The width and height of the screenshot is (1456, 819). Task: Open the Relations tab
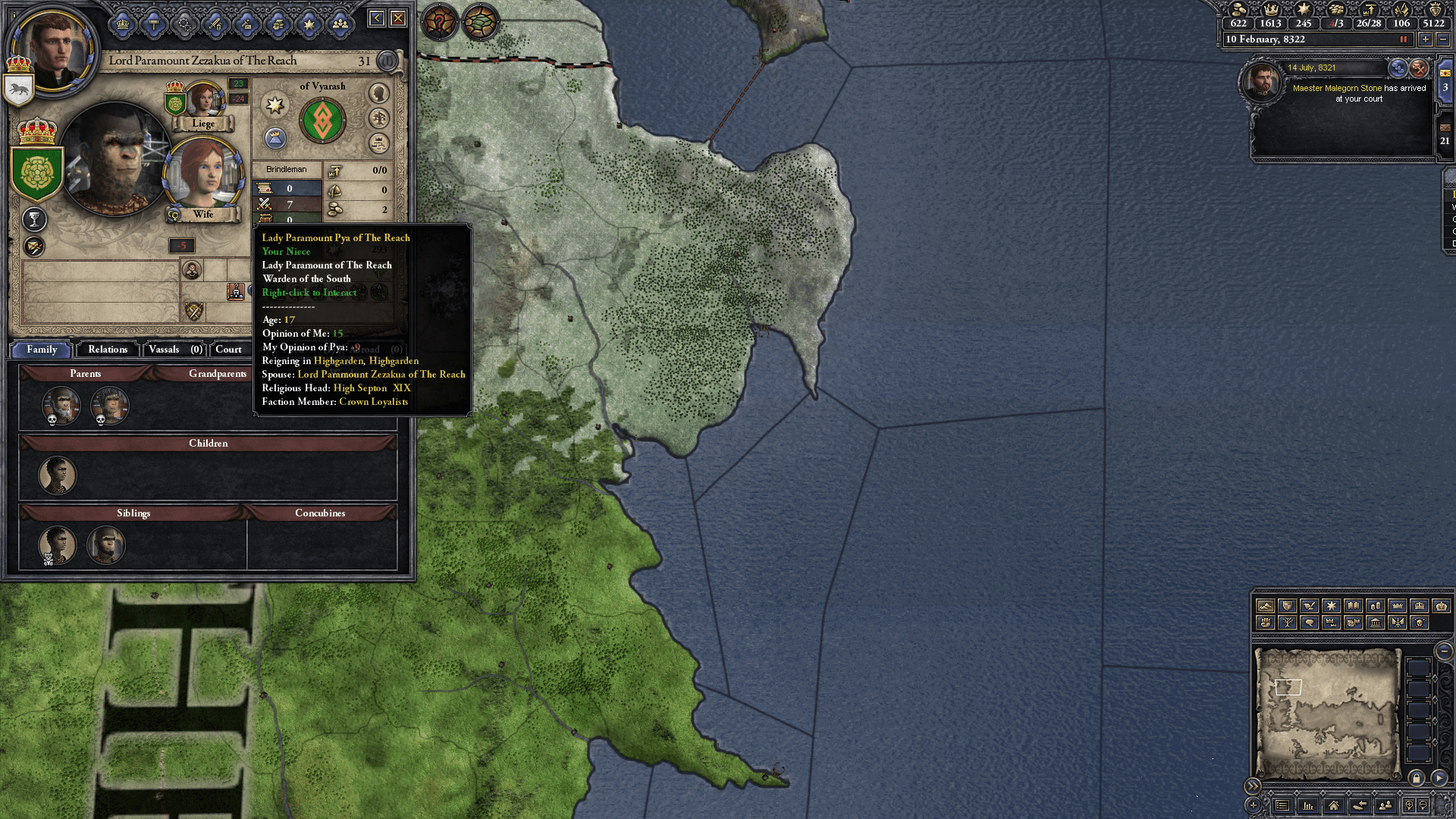click(107, 349)
